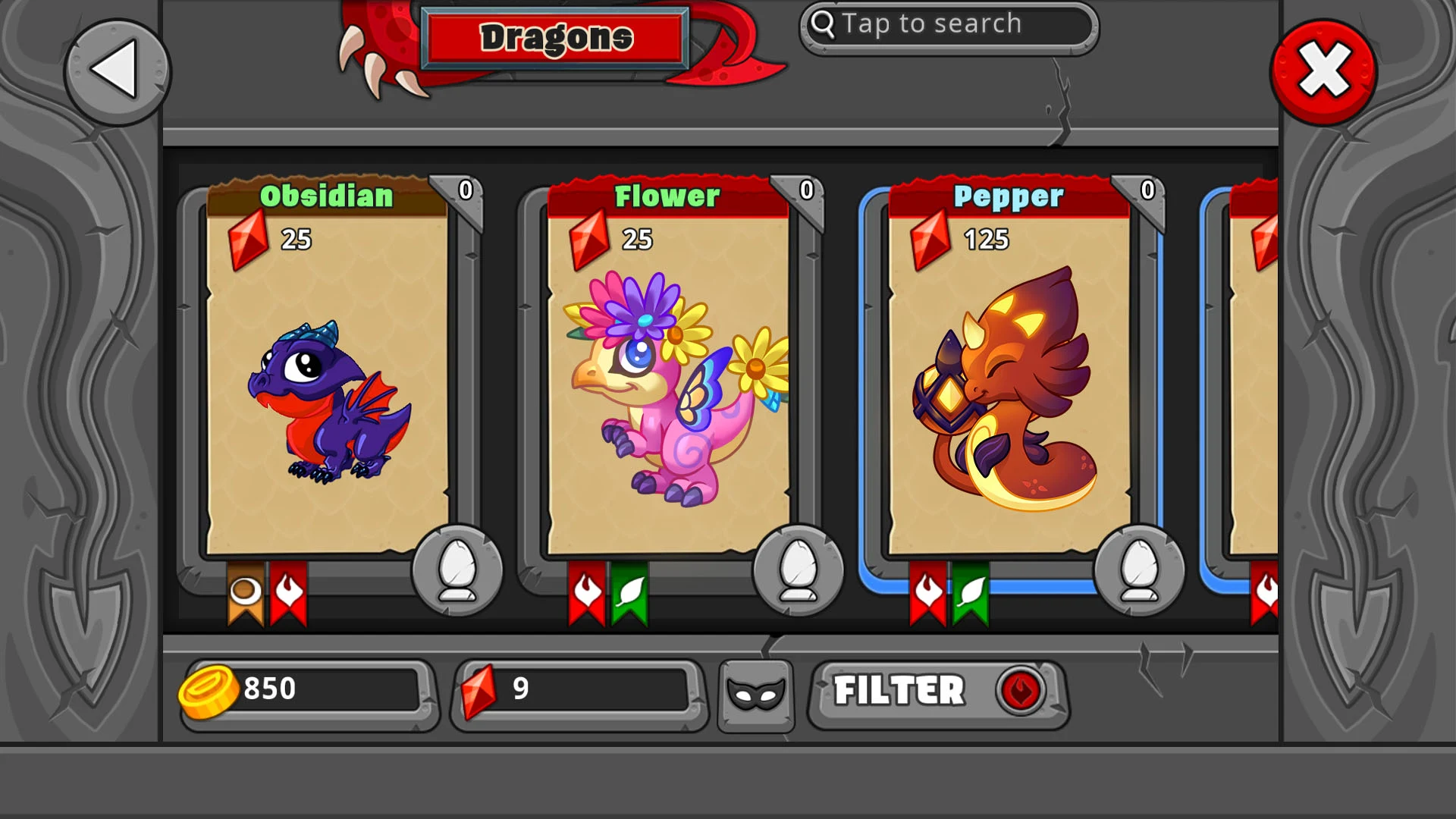Tap the egg button on Flower card
Viewport: 1456px width, 819px height.
click(798, 570)
